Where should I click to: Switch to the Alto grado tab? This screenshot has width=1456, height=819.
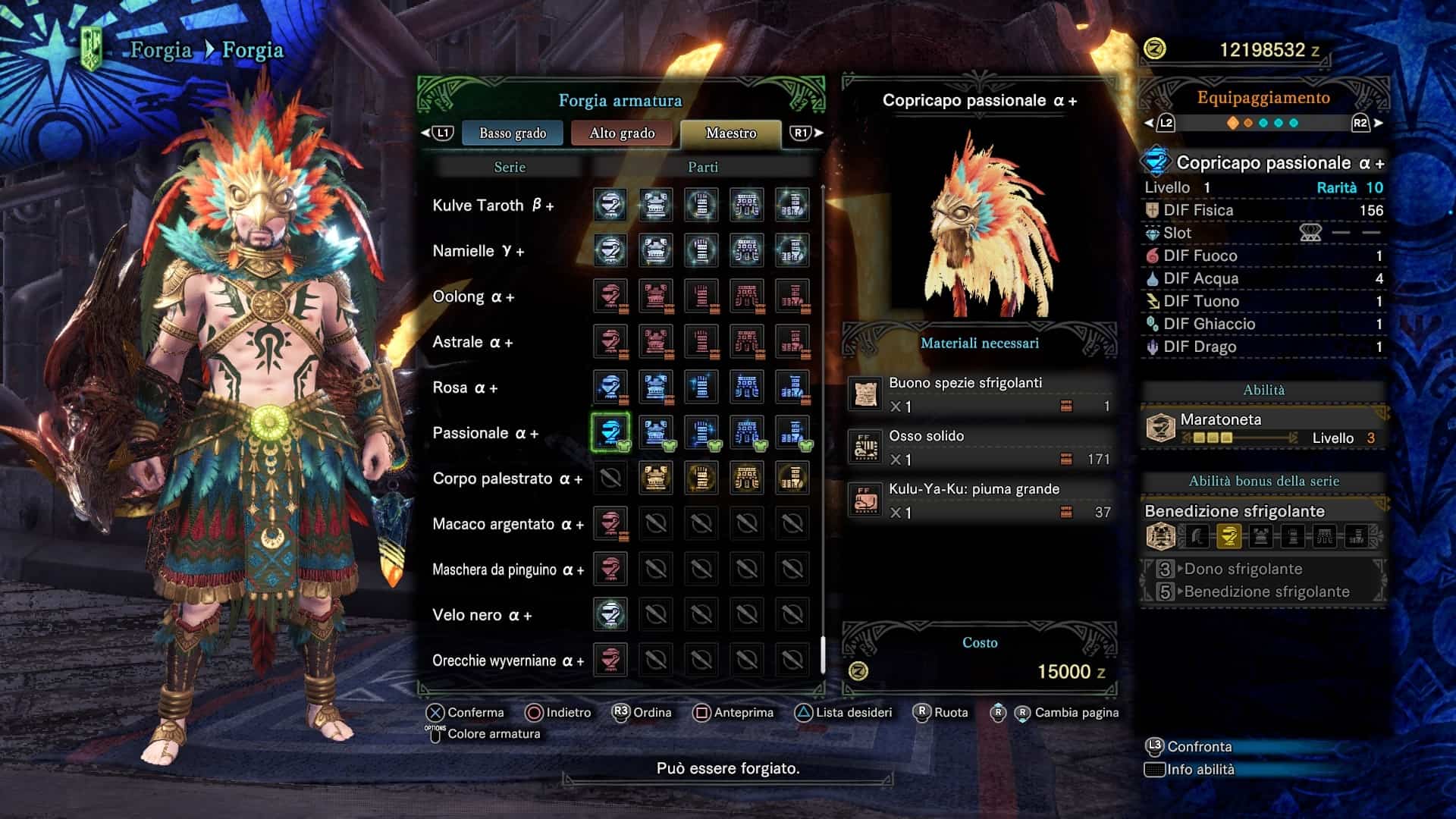(622, 133)
